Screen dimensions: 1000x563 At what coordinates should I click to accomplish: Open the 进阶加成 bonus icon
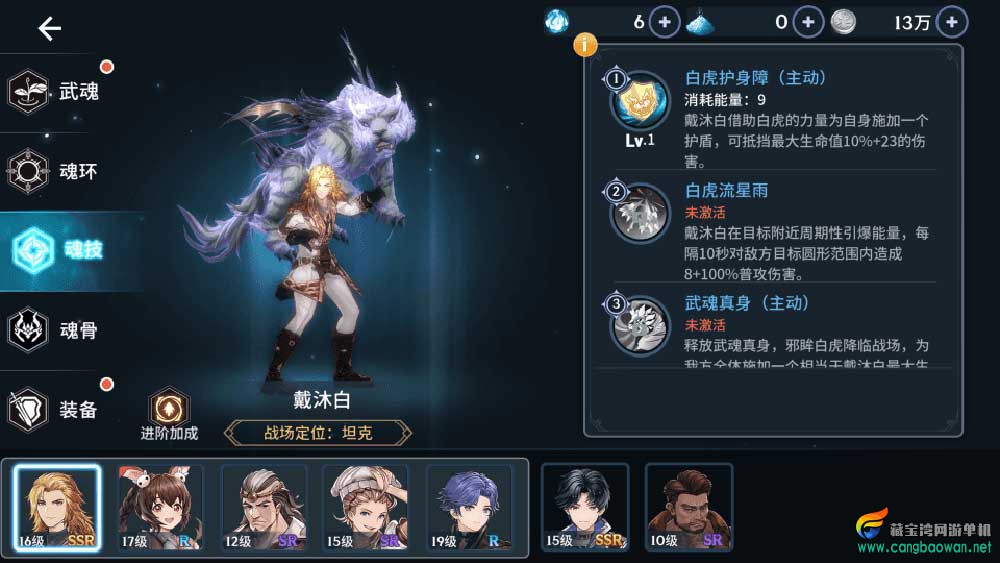(169, 408)
